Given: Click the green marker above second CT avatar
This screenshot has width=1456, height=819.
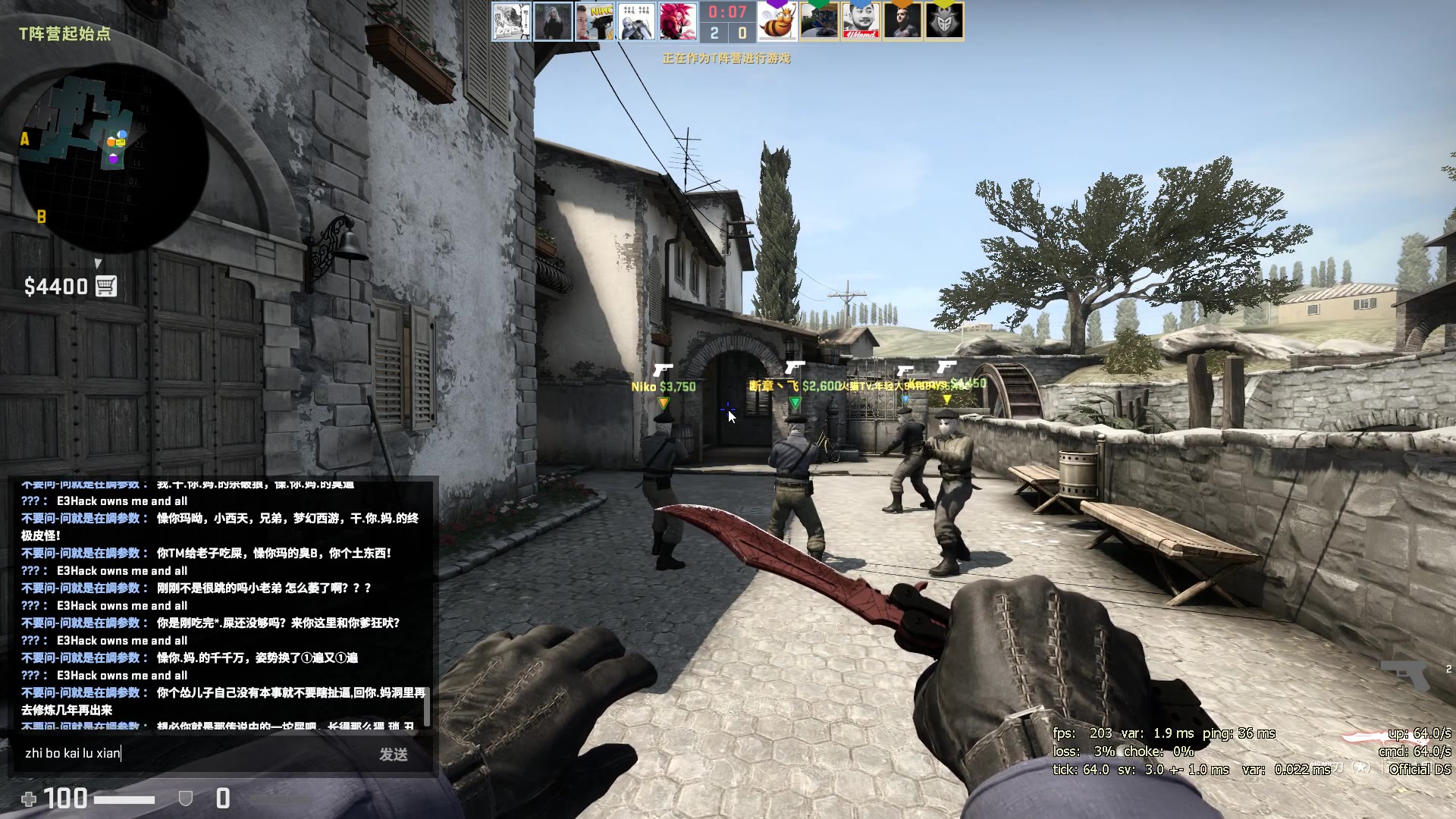Looking at the screenshot, I should 821,6.
